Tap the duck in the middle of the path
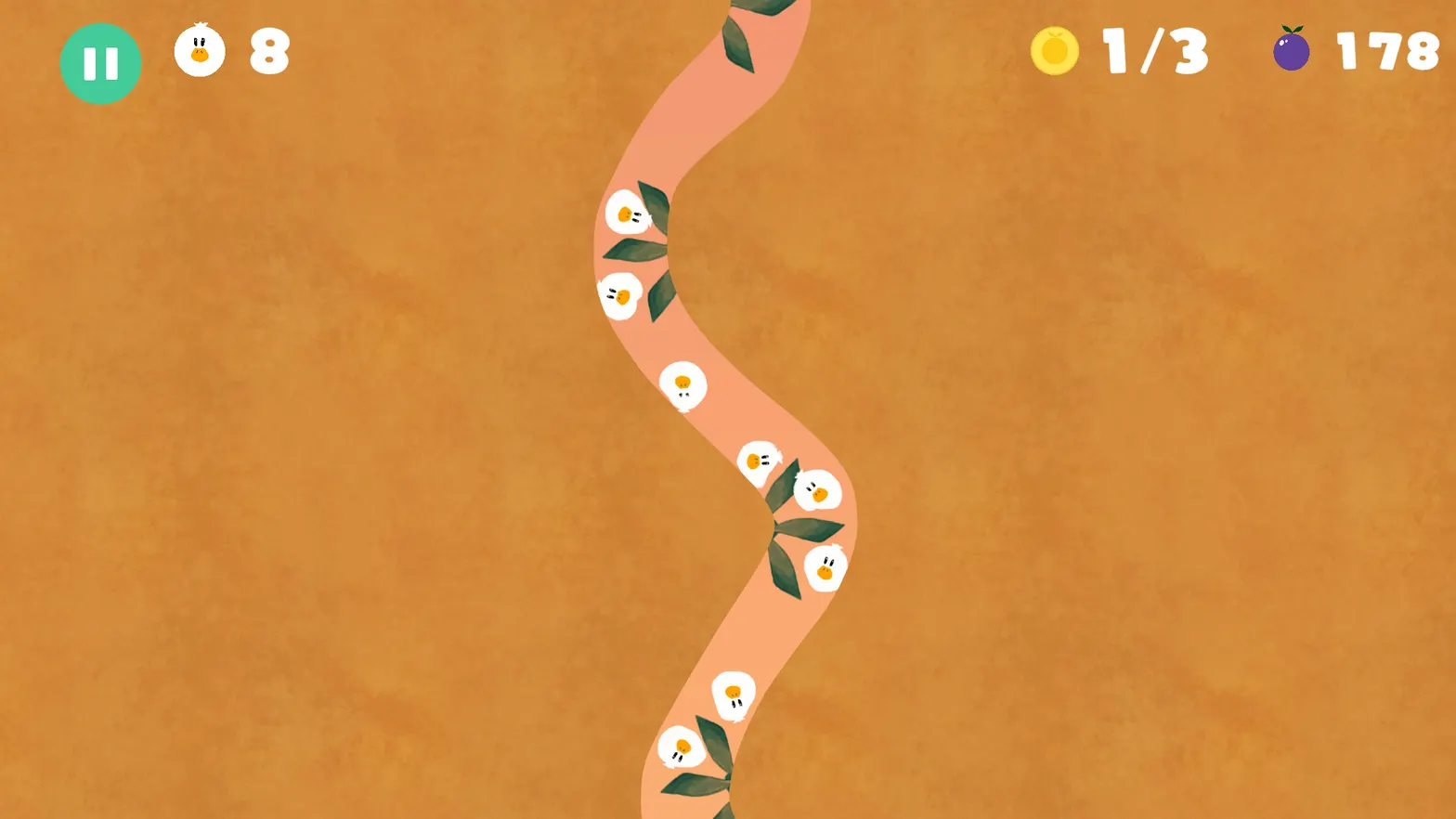This screenshot has width=1456, height=819. [682, 385]
